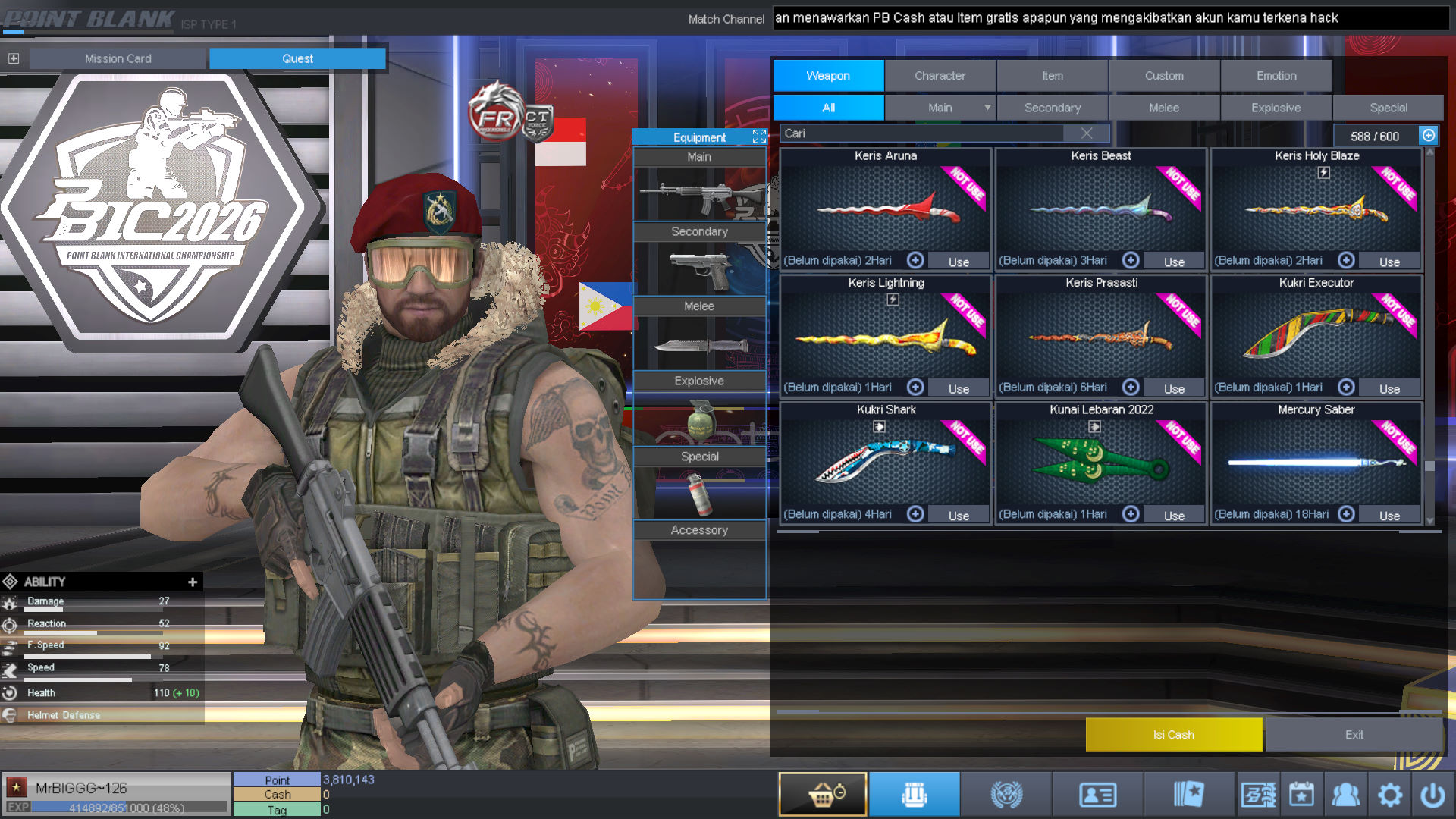This screenshot has width=1456, height=819.
Task: Open the equipped Main rifle slot
Action: pyautogui.click(x=698, y=195)
